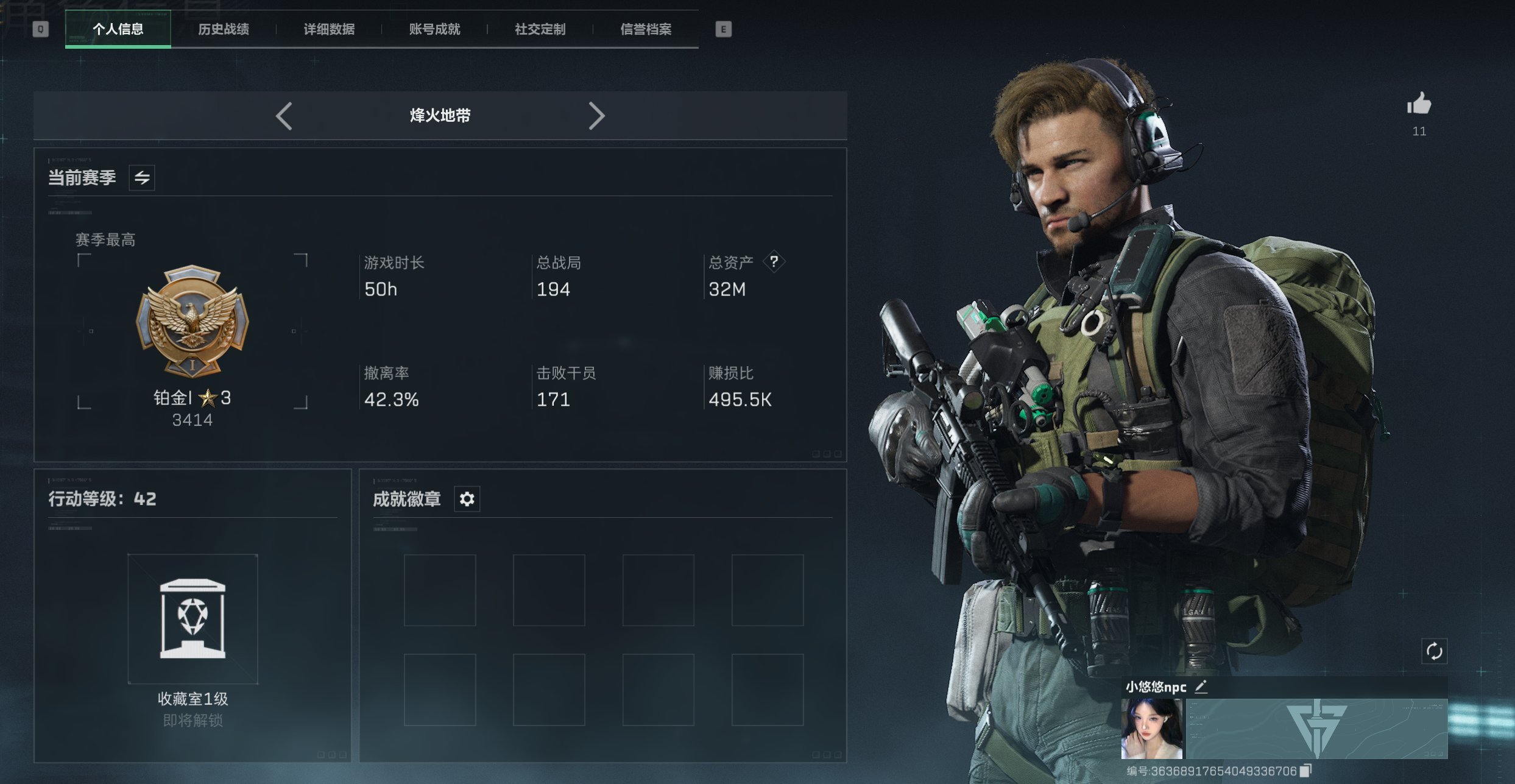Click the thumbs-up like icon
The width and height of the screenshot is (1515, 784).
pyautogui.click(x=1419, y=105)
